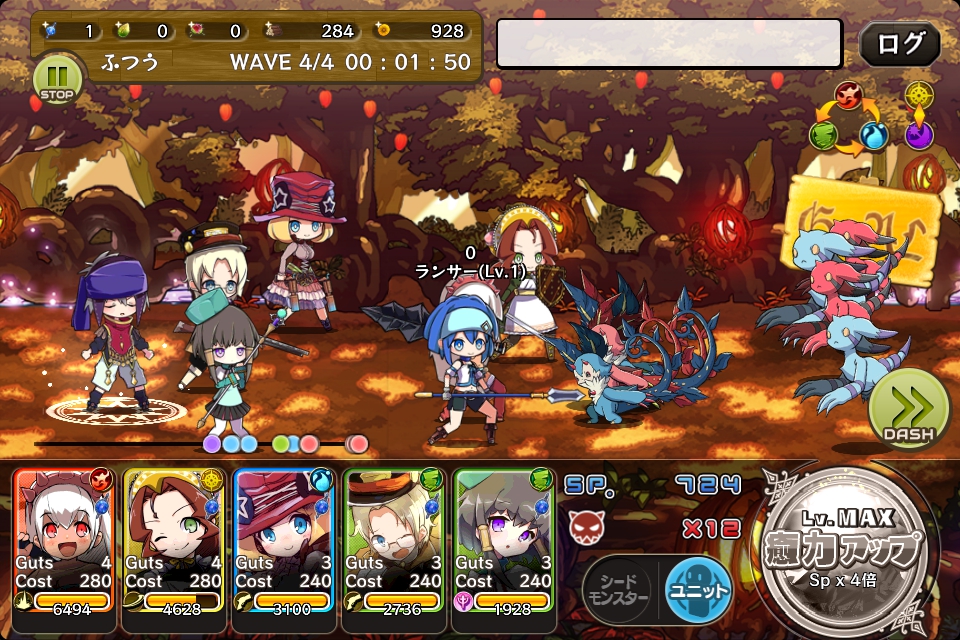Summon the winking brown-haired unit card
Screen dimensions: 960x640
click(175, 540)
